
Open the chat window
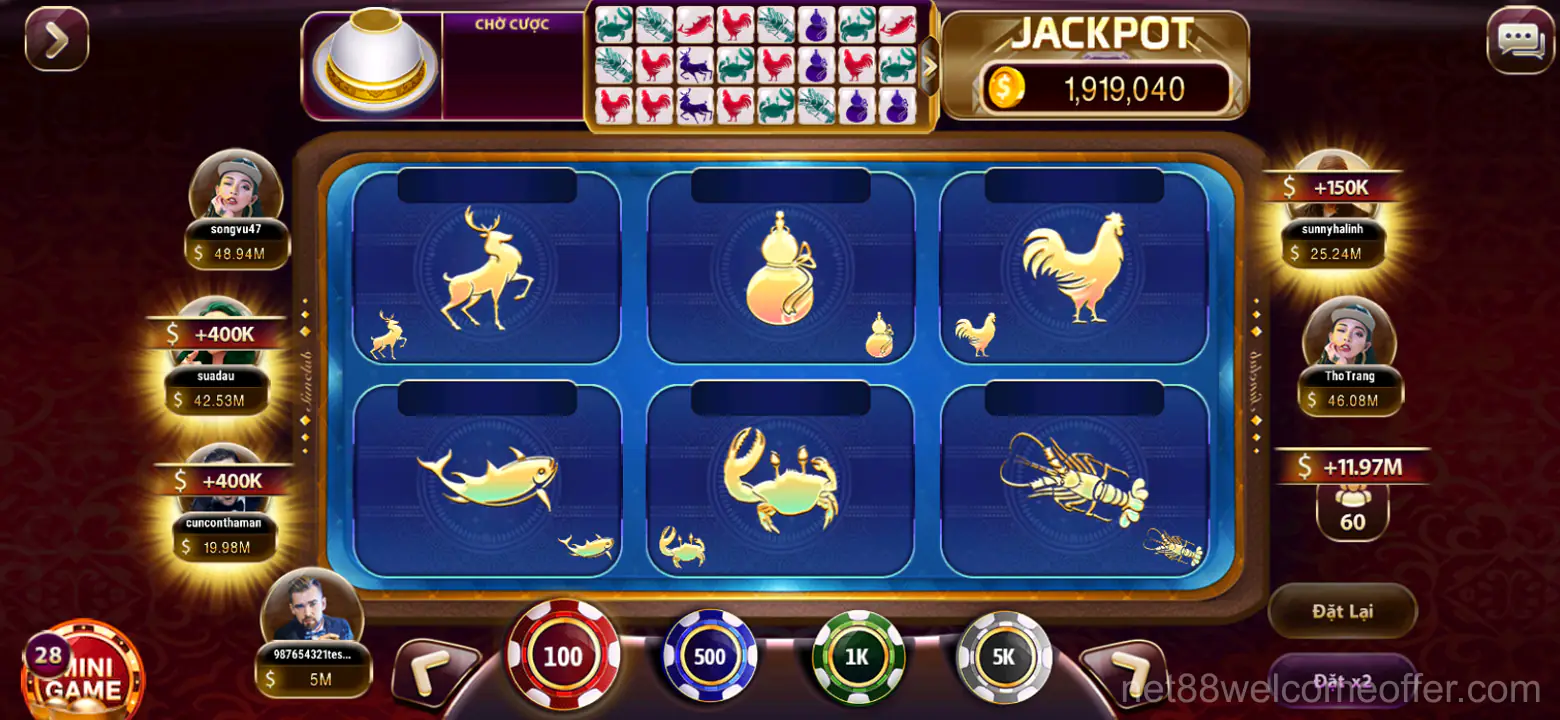1520,41
